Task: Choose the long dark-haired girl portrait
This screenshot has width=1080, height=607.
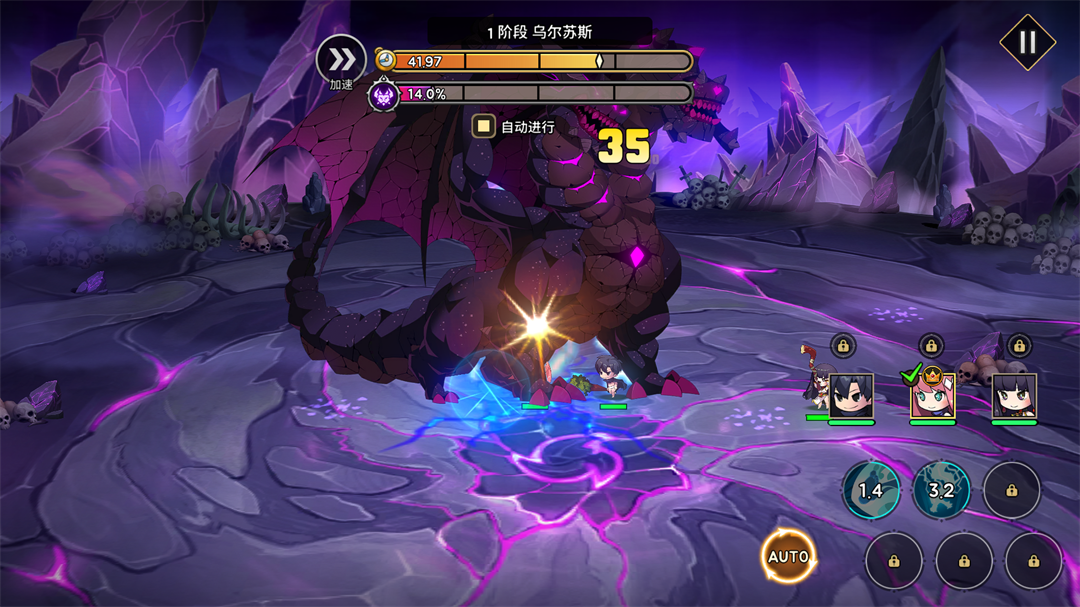Action: pyautogui.click(x=1014, y=396)
